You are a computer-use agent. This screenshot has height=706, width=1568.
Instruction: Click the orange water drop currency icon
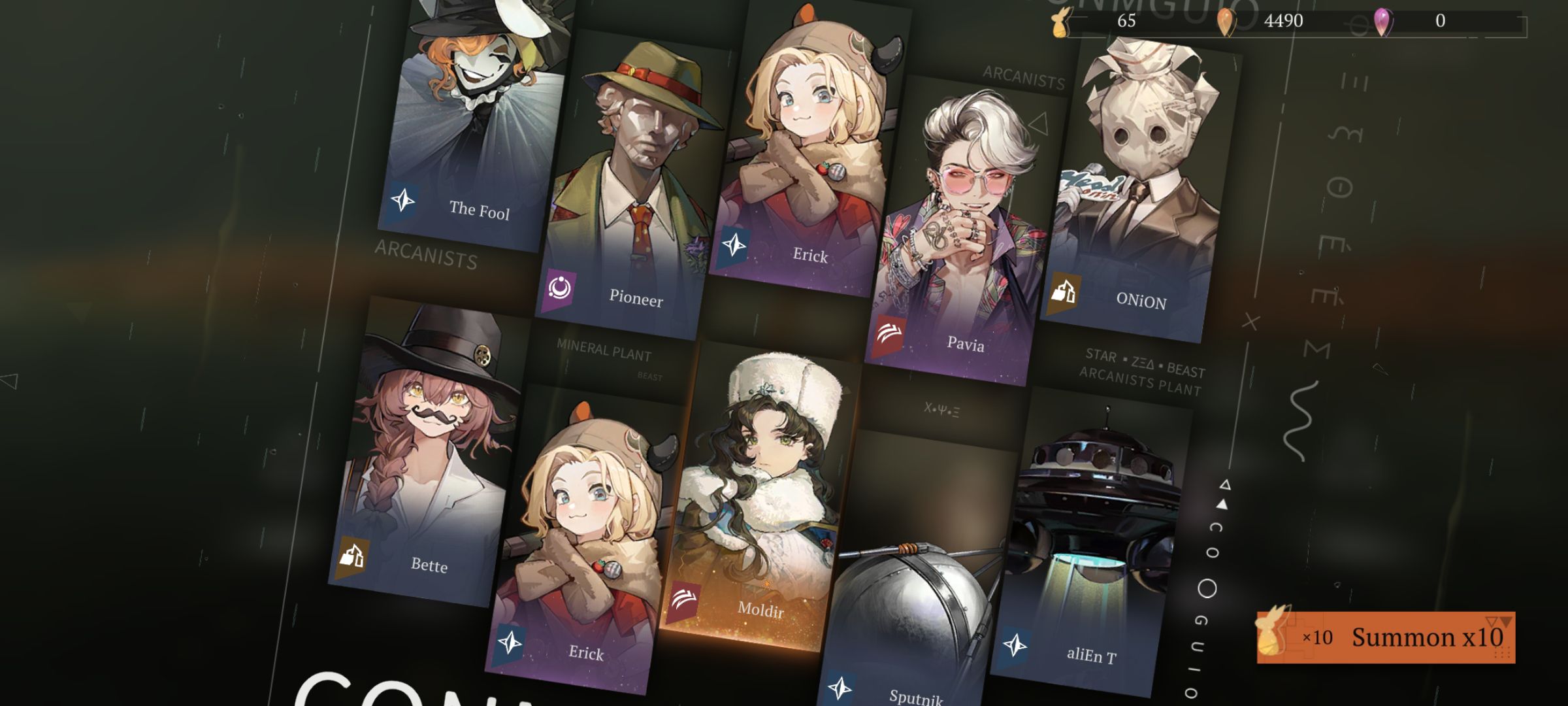pos(1226,22)
